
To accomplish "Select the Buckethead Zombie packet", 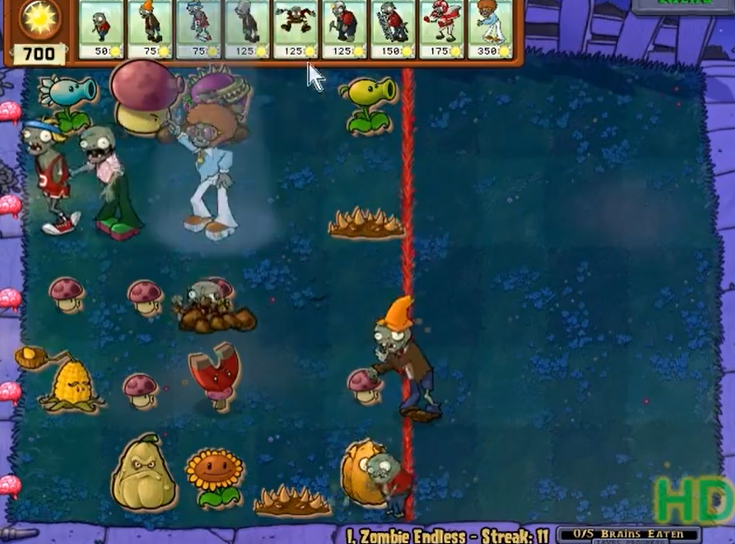I will (247, 29).
